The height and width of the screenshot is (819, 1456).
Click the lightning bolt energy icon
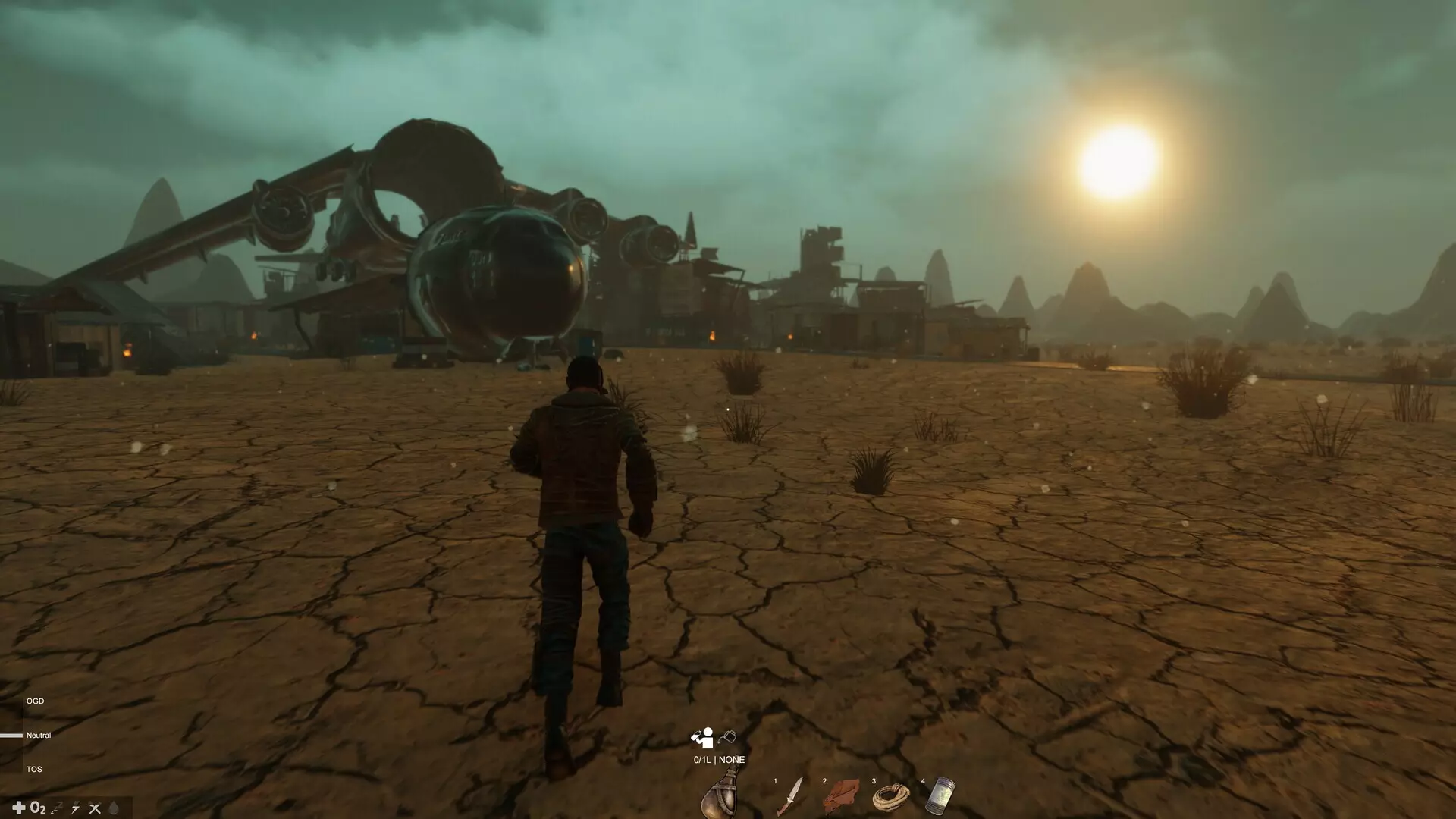click(76, 808)
